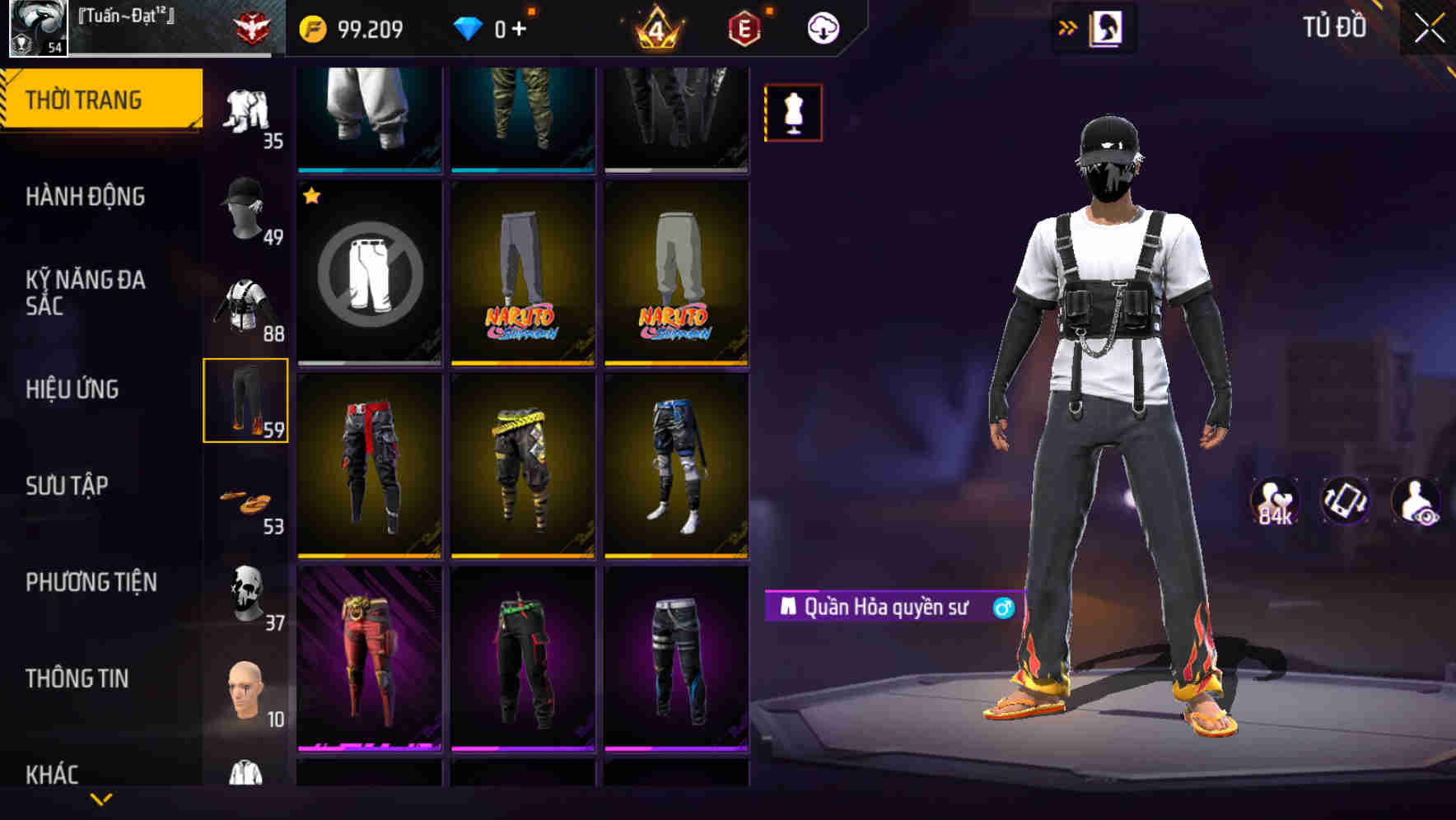This screenshot has height=820, width=1456.
Task: Open the THÔNG TIN section
Action: pos(78,677)
